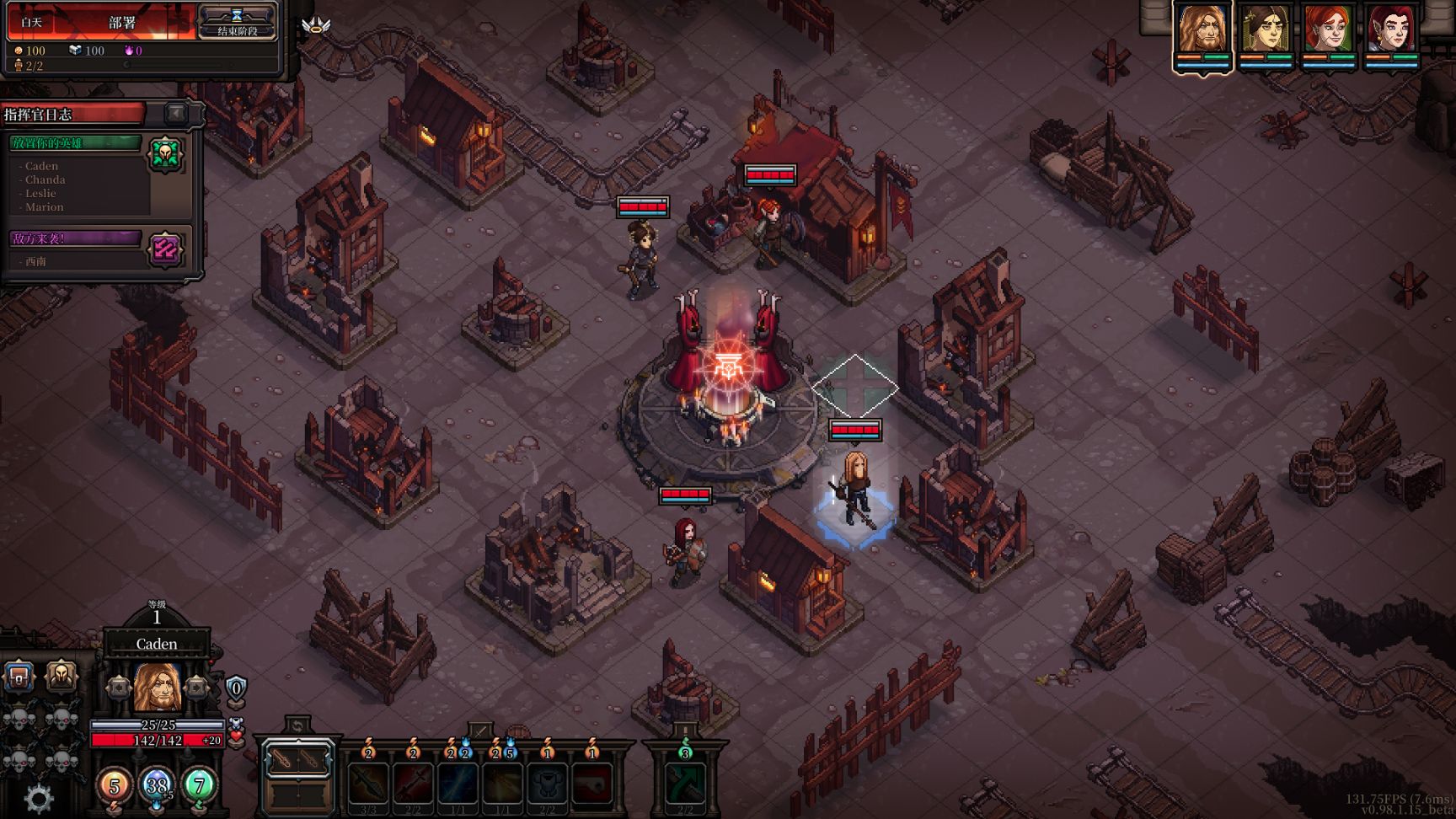Click the purple enemy incoming arrows icon
Screen dimensions: 1456x819
[165, 249]
